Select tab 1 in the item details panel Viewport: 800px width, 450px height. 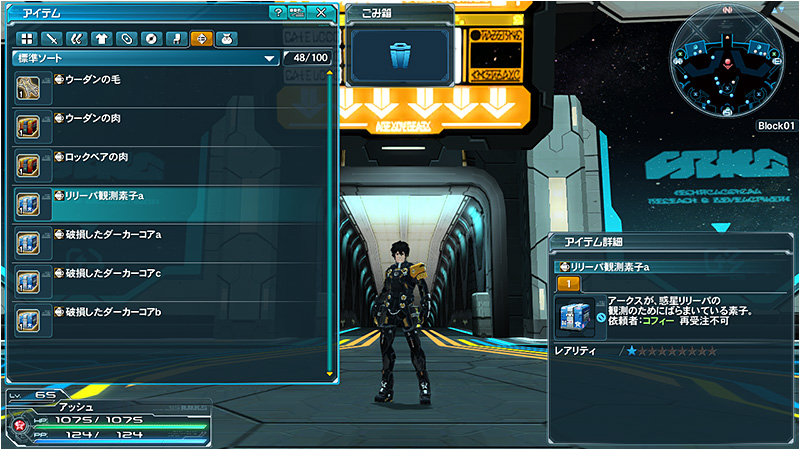568,285
